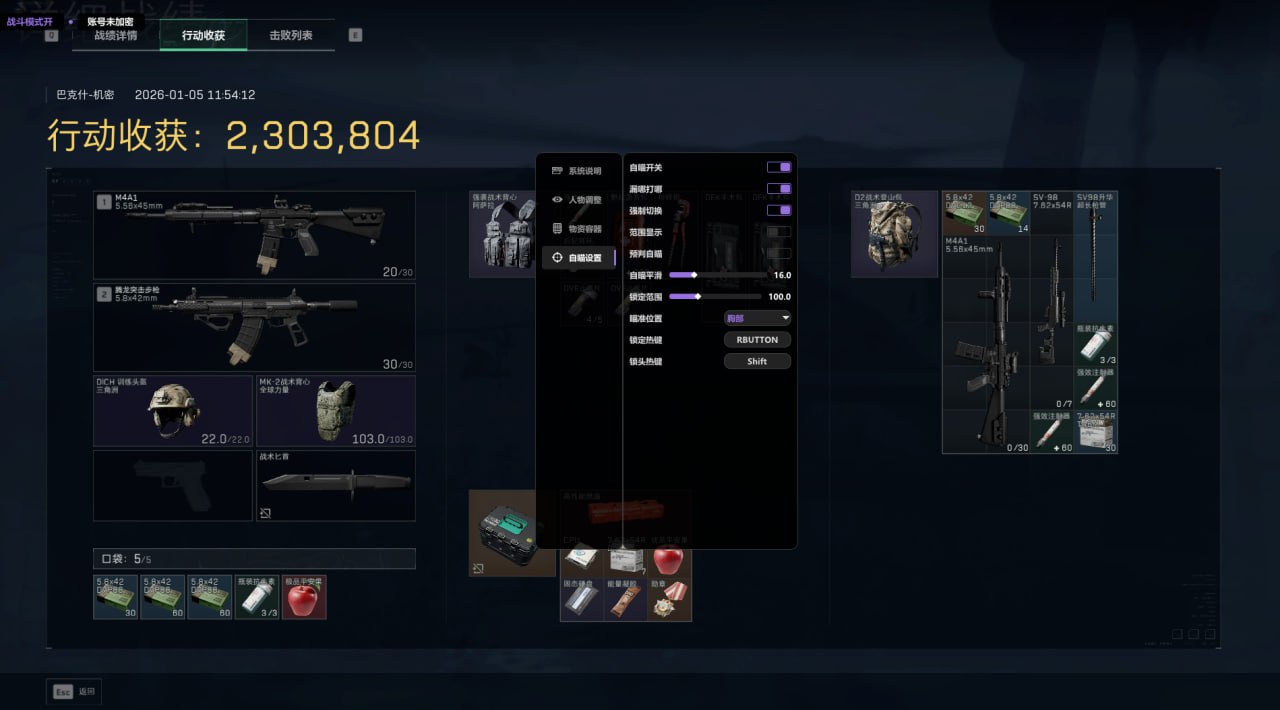Open the 人物调整 menu section
Screen dimensions: 1280x710
[x=579, y=200]
